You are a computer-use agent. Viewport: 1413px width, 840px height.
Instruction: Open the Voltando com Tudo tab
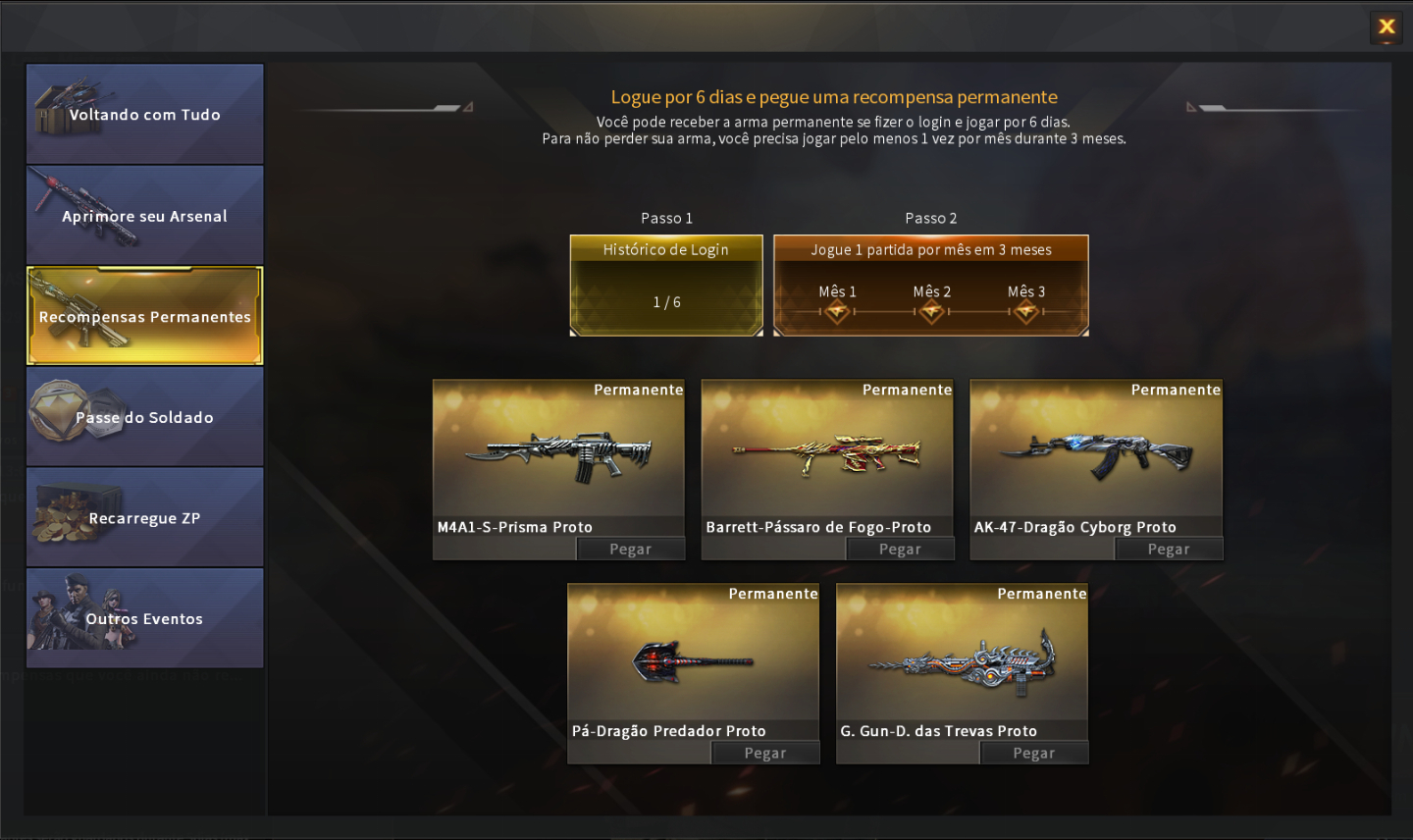click(145, 115)
